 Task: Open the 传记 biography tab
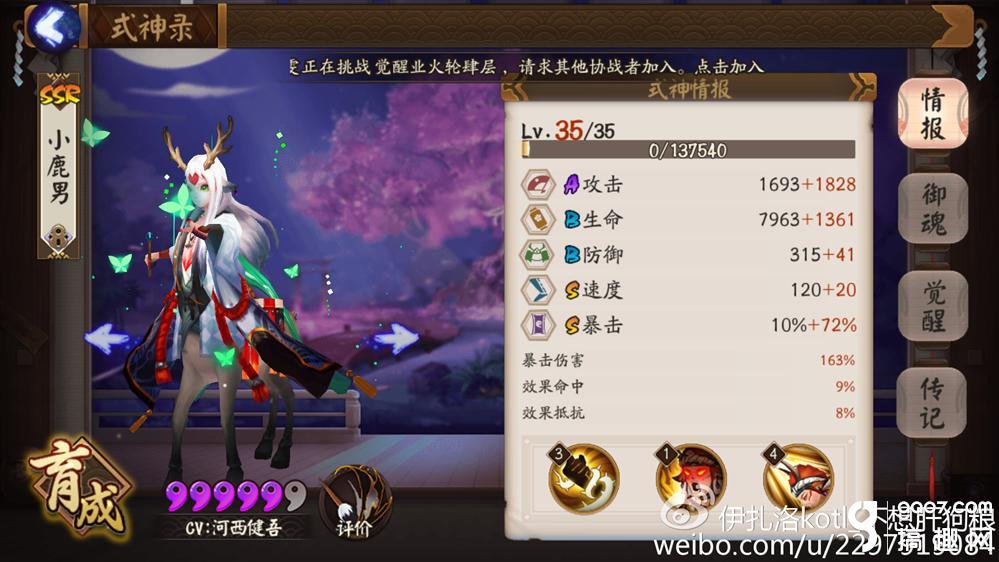931,402
